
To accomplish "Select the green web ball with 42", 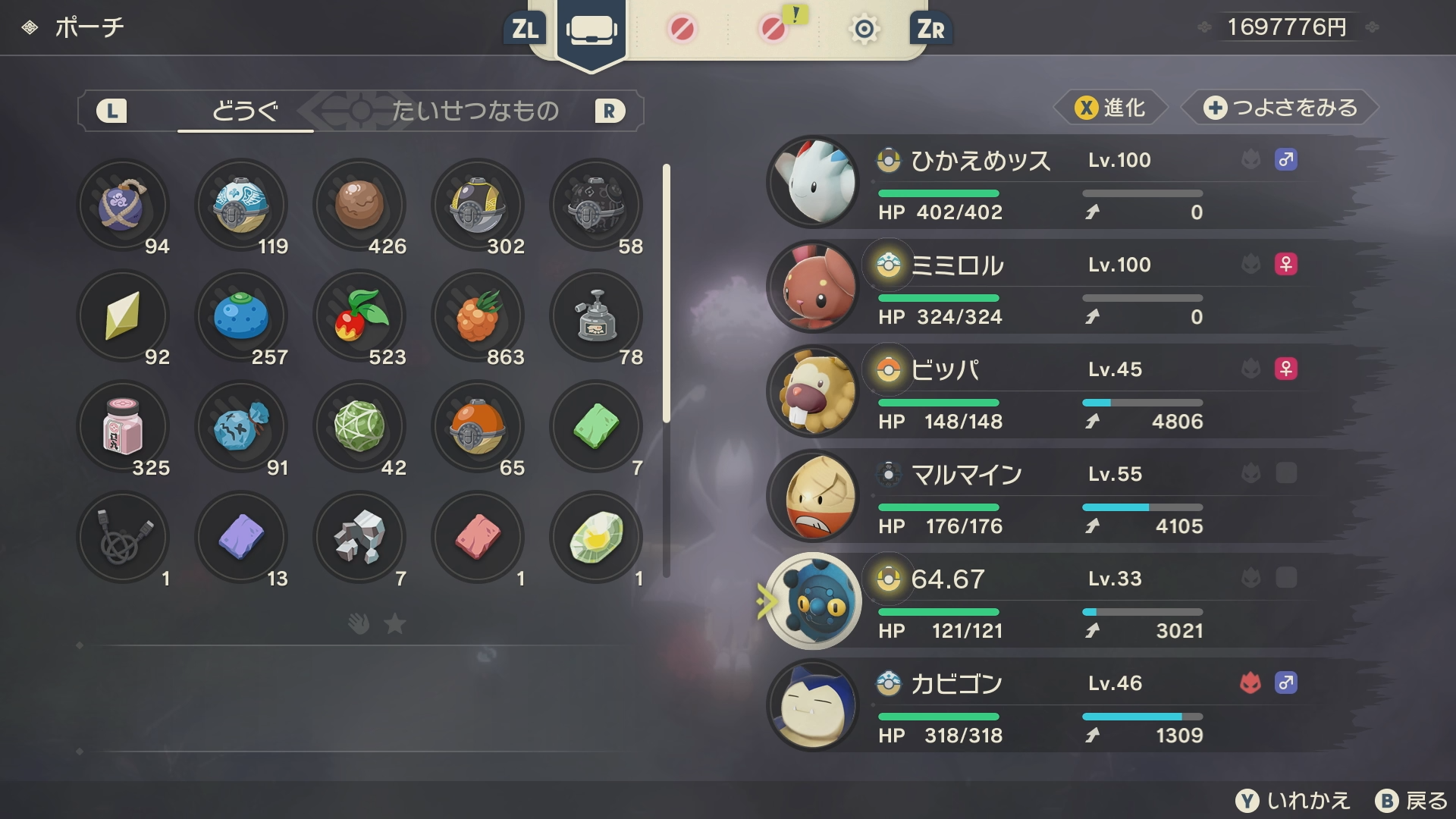I will pos(359,426).
